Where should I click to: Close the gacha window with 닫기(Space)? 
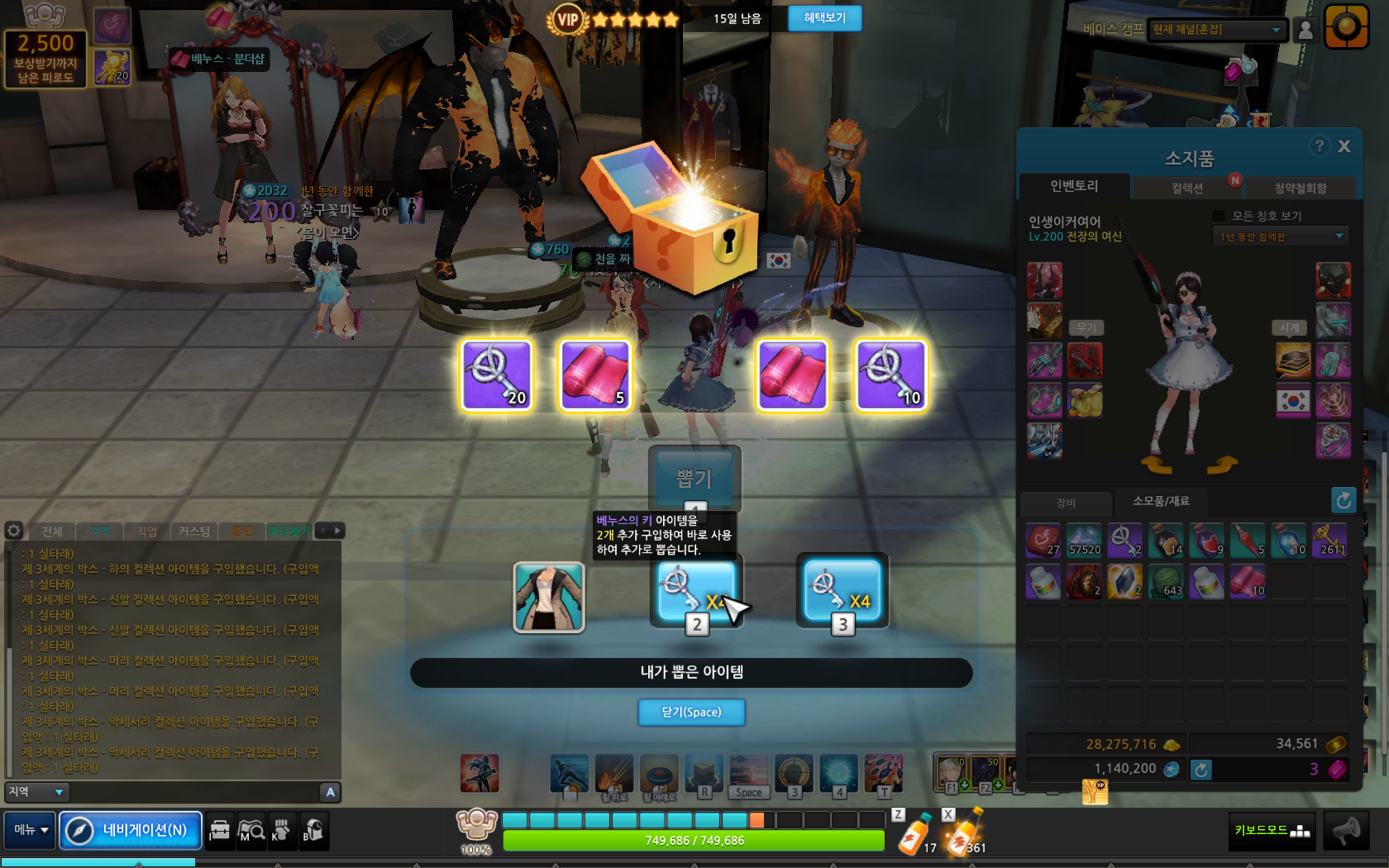[691, 712]
